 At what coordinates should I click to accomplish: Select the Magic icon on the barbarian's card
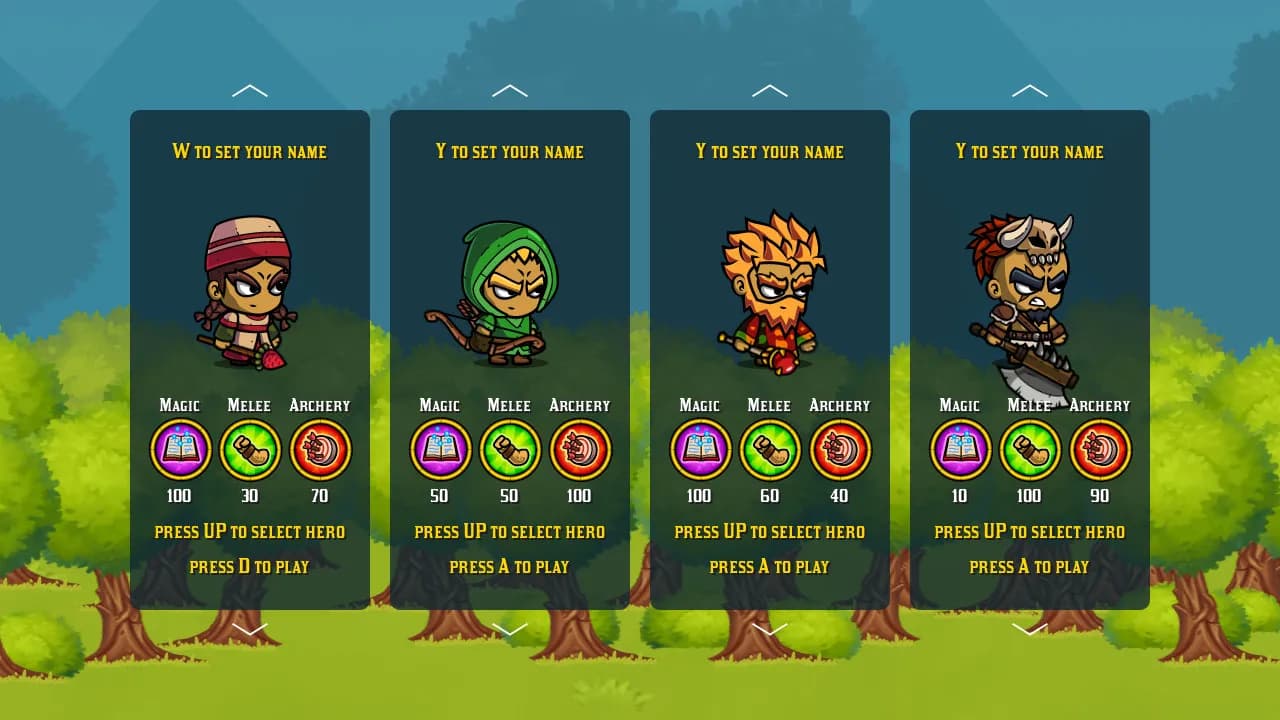pyautogui.click(x=959, y=449)
